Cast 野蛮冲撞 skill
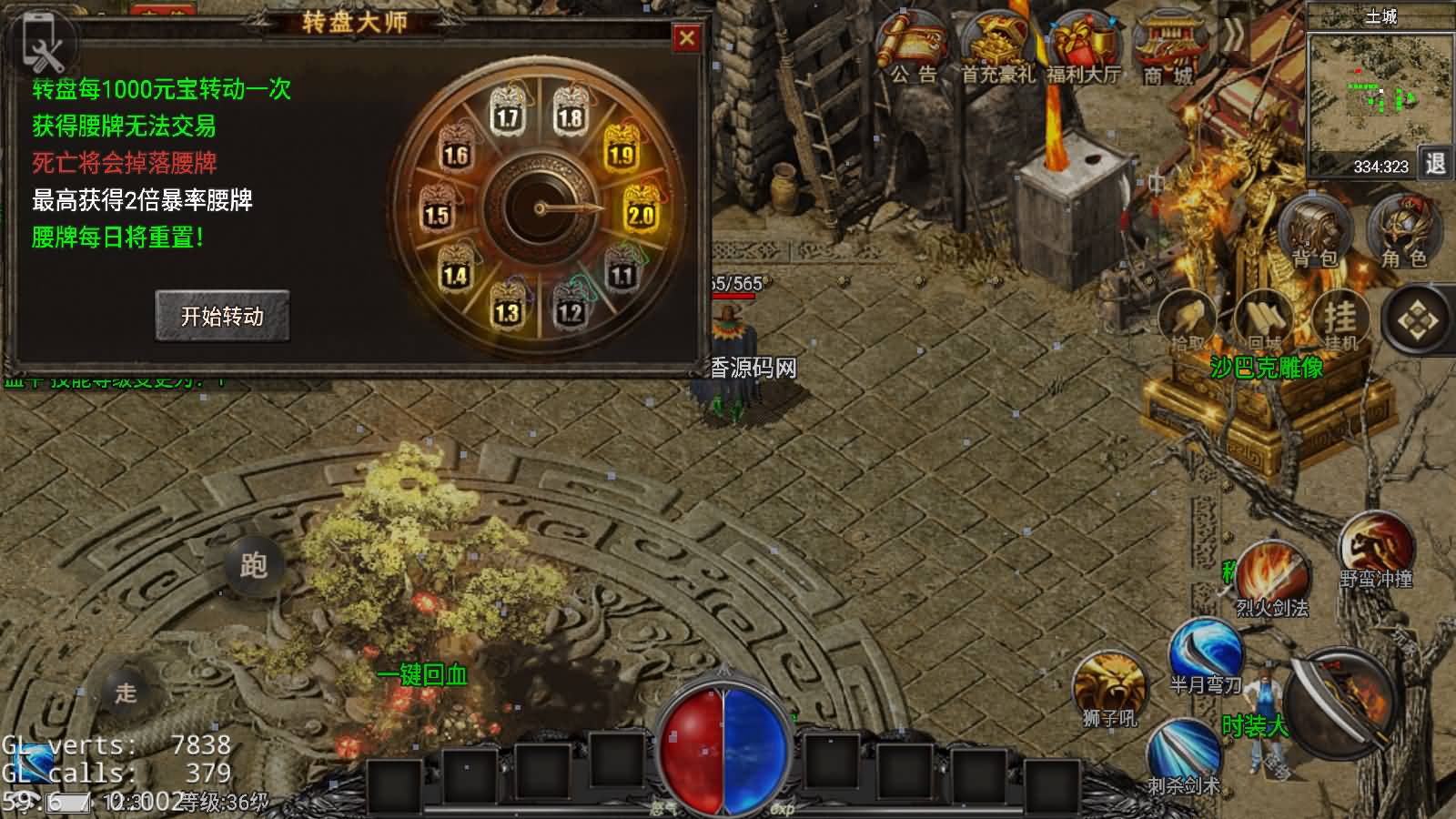The height and width of the screenshot is (819, 1456). click(x=1375, y=549)
